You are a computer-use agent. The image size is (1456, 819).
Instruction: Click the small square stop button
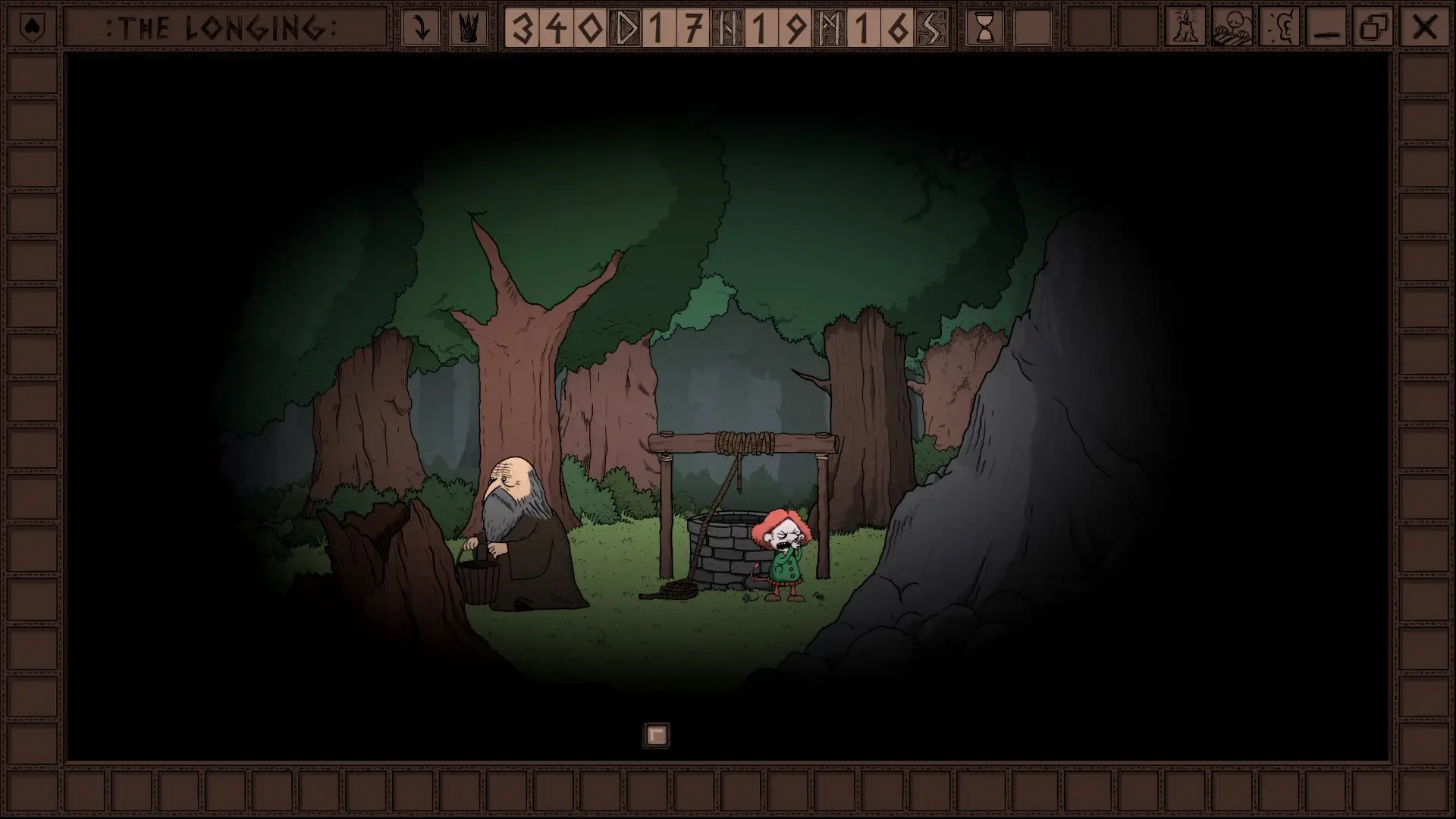[x=657, y=735]
